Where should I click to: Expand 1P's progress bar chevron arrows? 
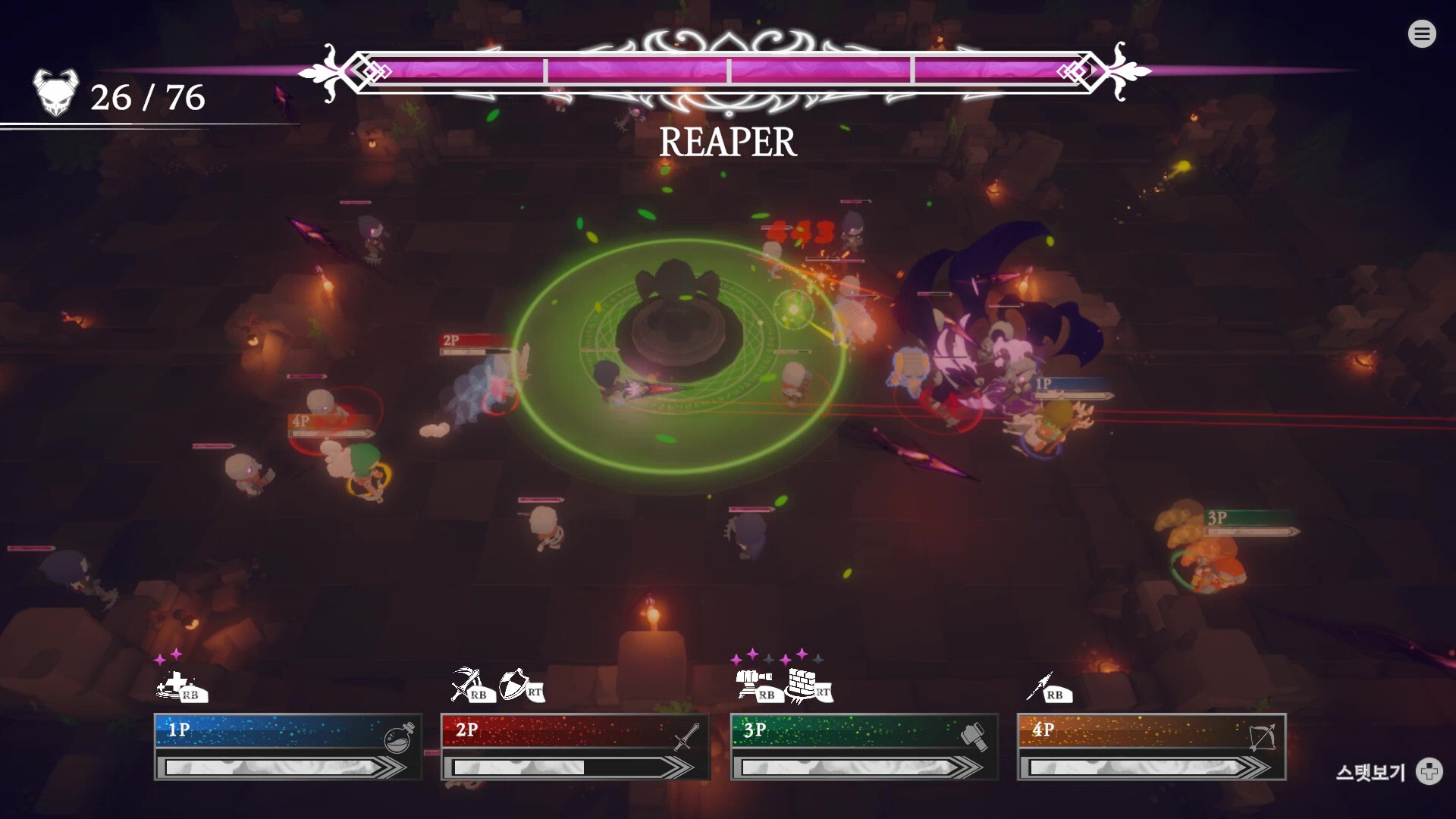click(x=387, y=767)
